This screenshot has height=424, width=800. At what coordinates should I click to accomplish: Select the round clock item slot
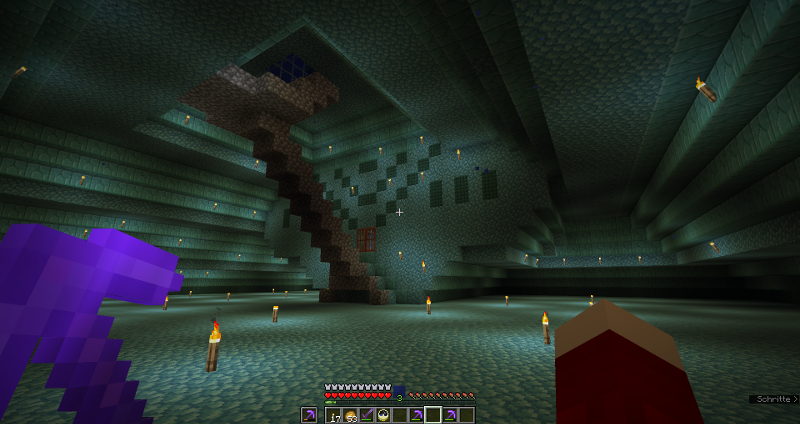pyautogui.click(x=383, y=415)
